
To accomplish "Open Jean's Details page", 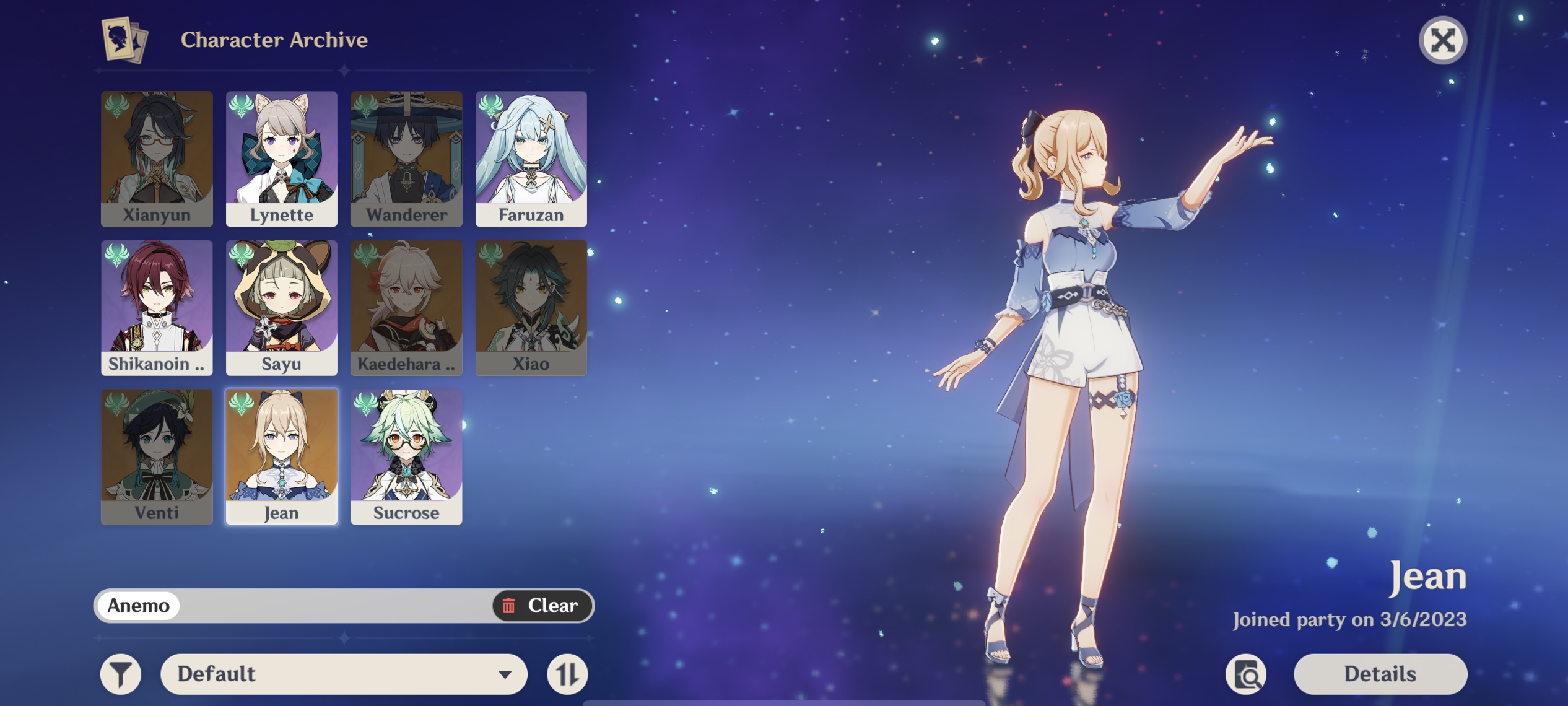I will click(1380, 674).
